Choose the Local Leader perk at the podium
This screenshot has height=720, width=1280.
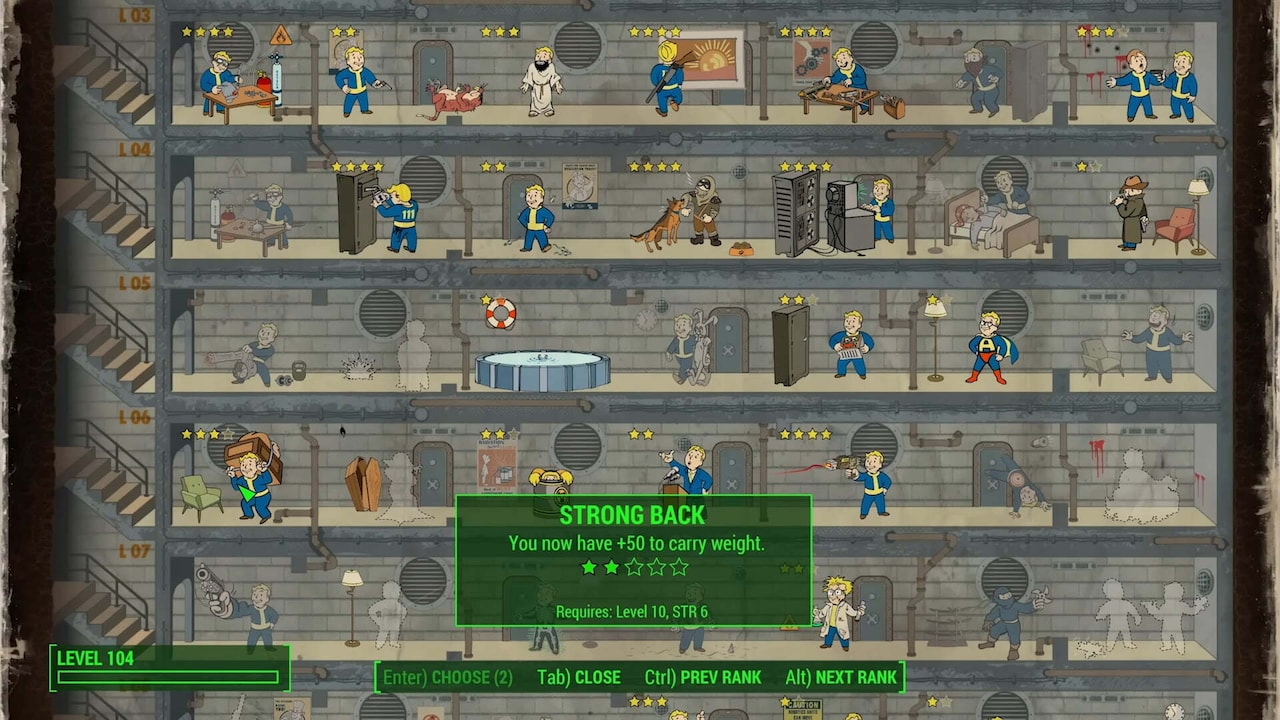click(x=690, y=471)
